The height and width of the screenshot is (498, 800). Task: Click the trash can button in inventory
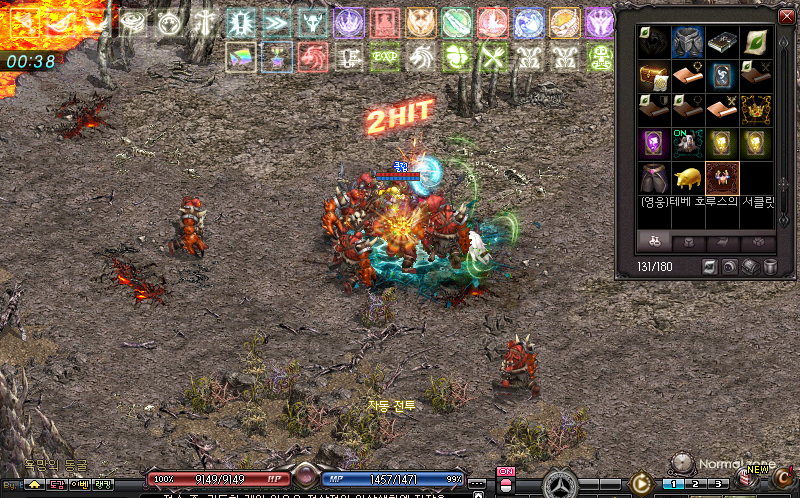(x=771, y=267)
